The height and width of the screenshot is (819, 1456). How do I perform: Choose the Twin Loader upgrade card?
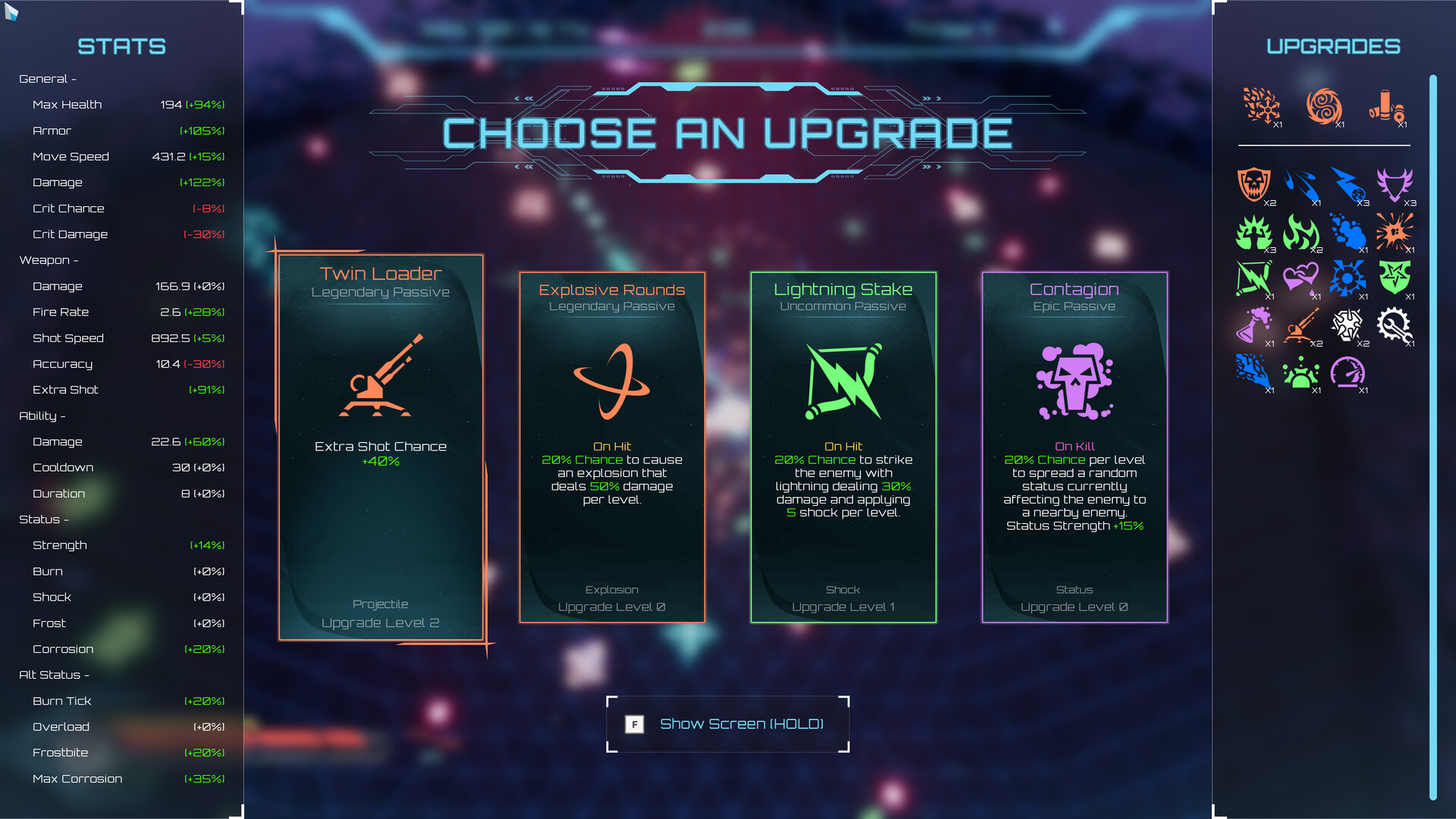click(381, 447)
